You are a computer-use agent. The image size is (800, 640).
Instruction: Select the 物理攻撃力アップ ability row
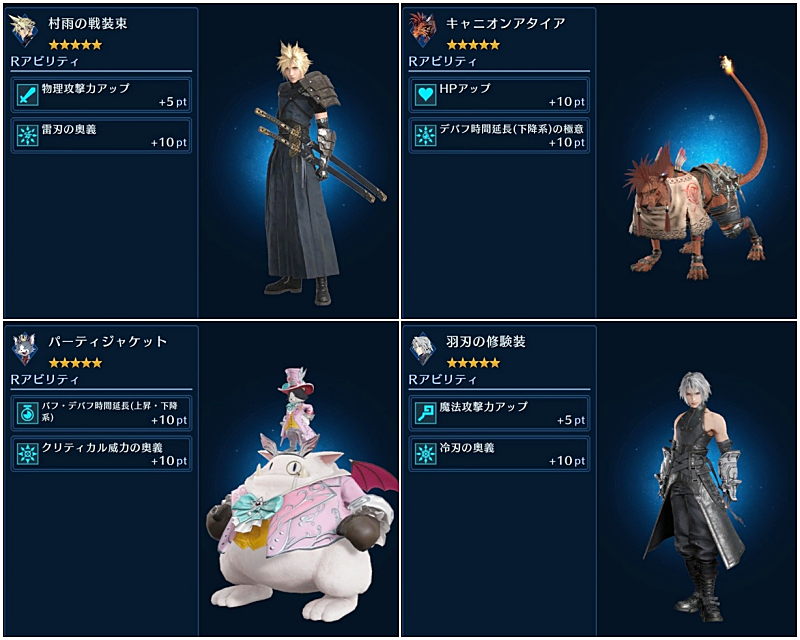coord(101,95)
